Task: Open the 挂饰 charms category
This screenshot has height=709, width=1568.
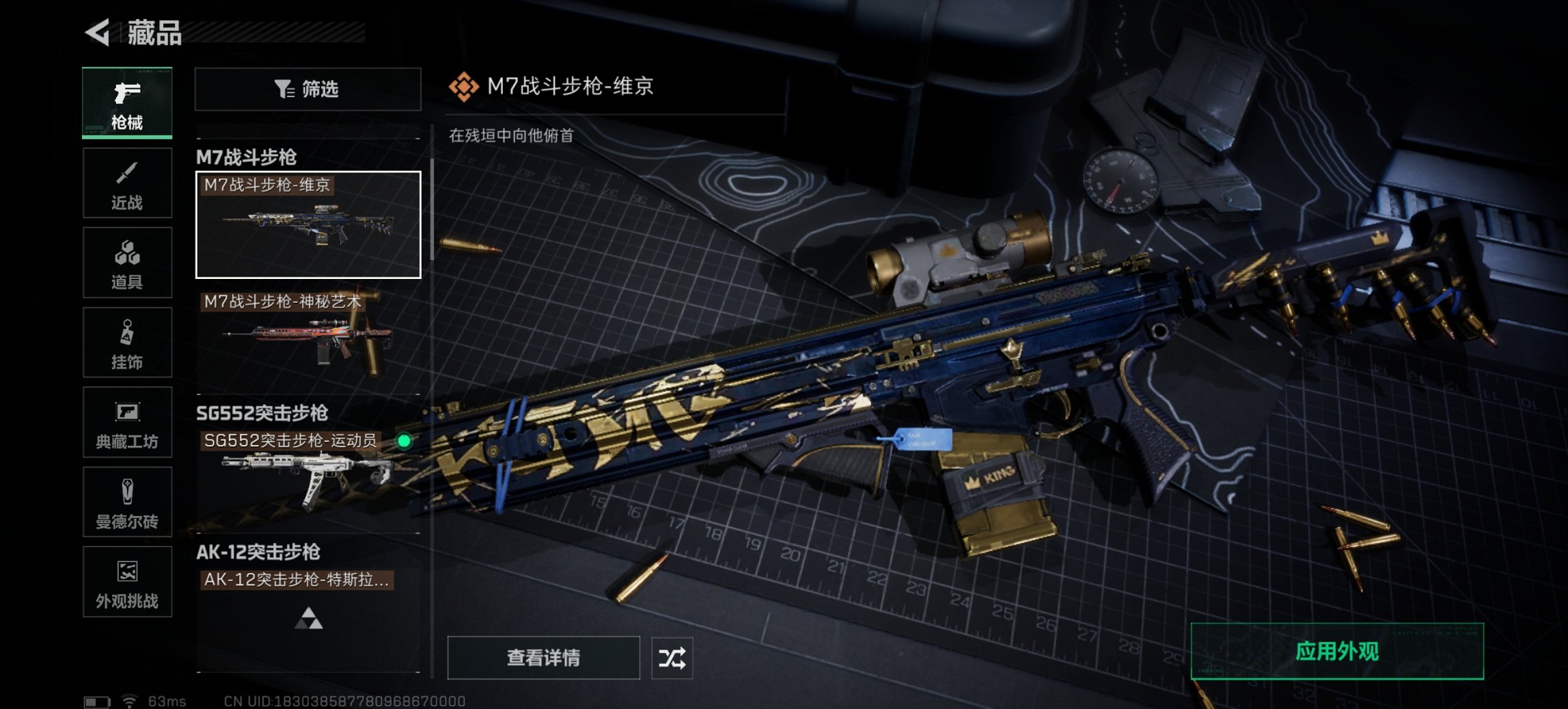Action: pos(127,342)
